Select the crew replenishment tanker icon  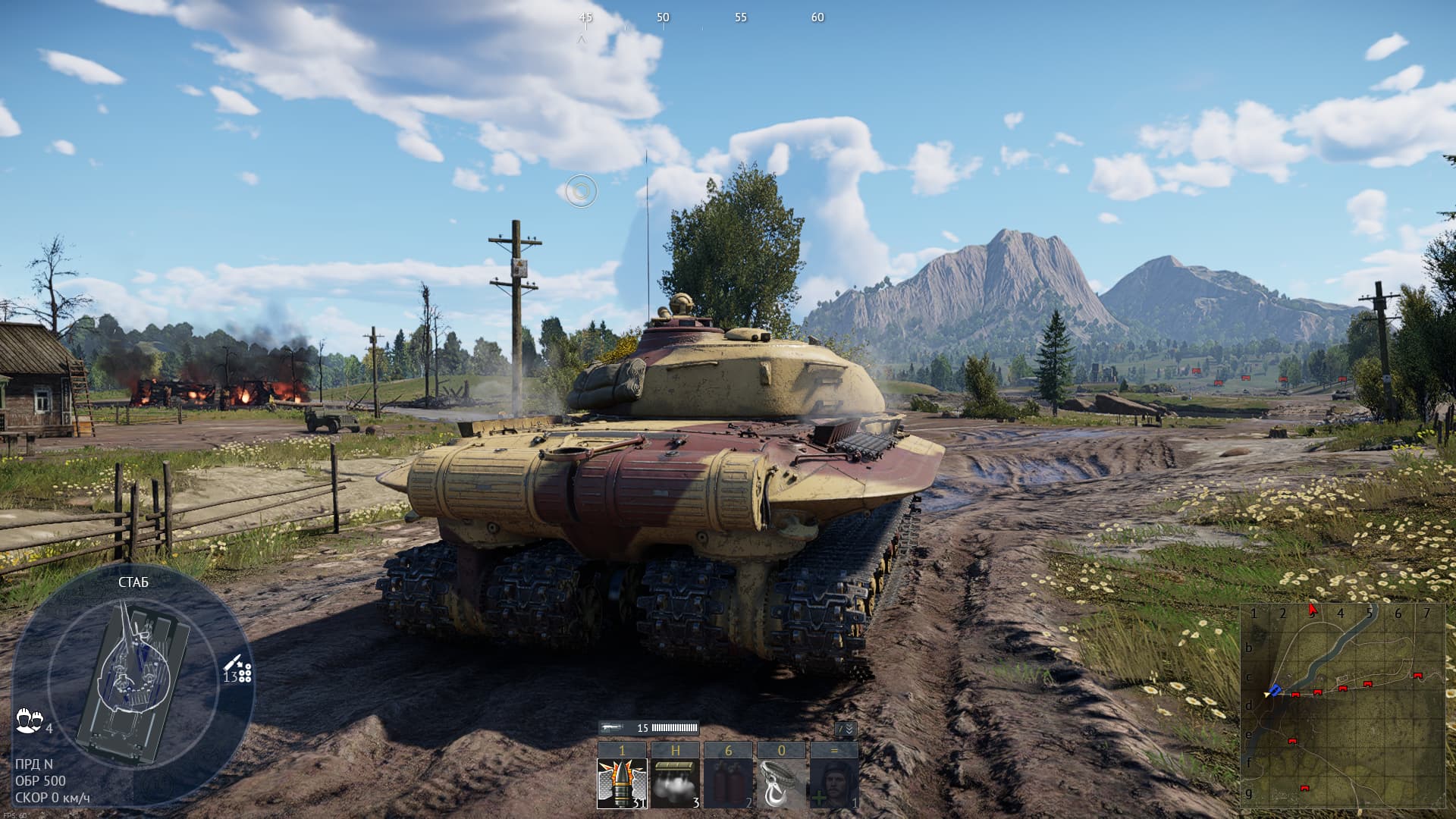point(834,783)
